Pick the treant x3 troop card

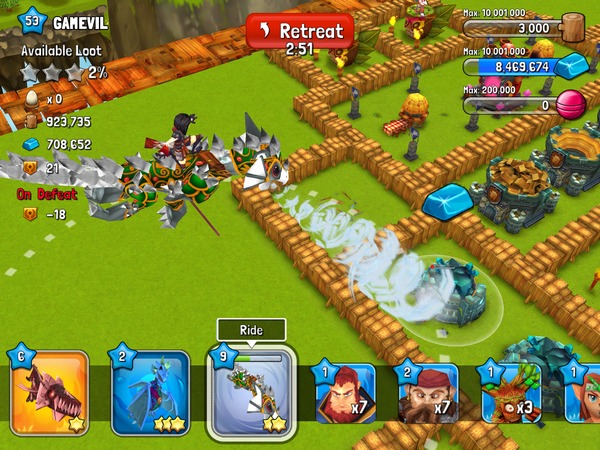(511, 393)
